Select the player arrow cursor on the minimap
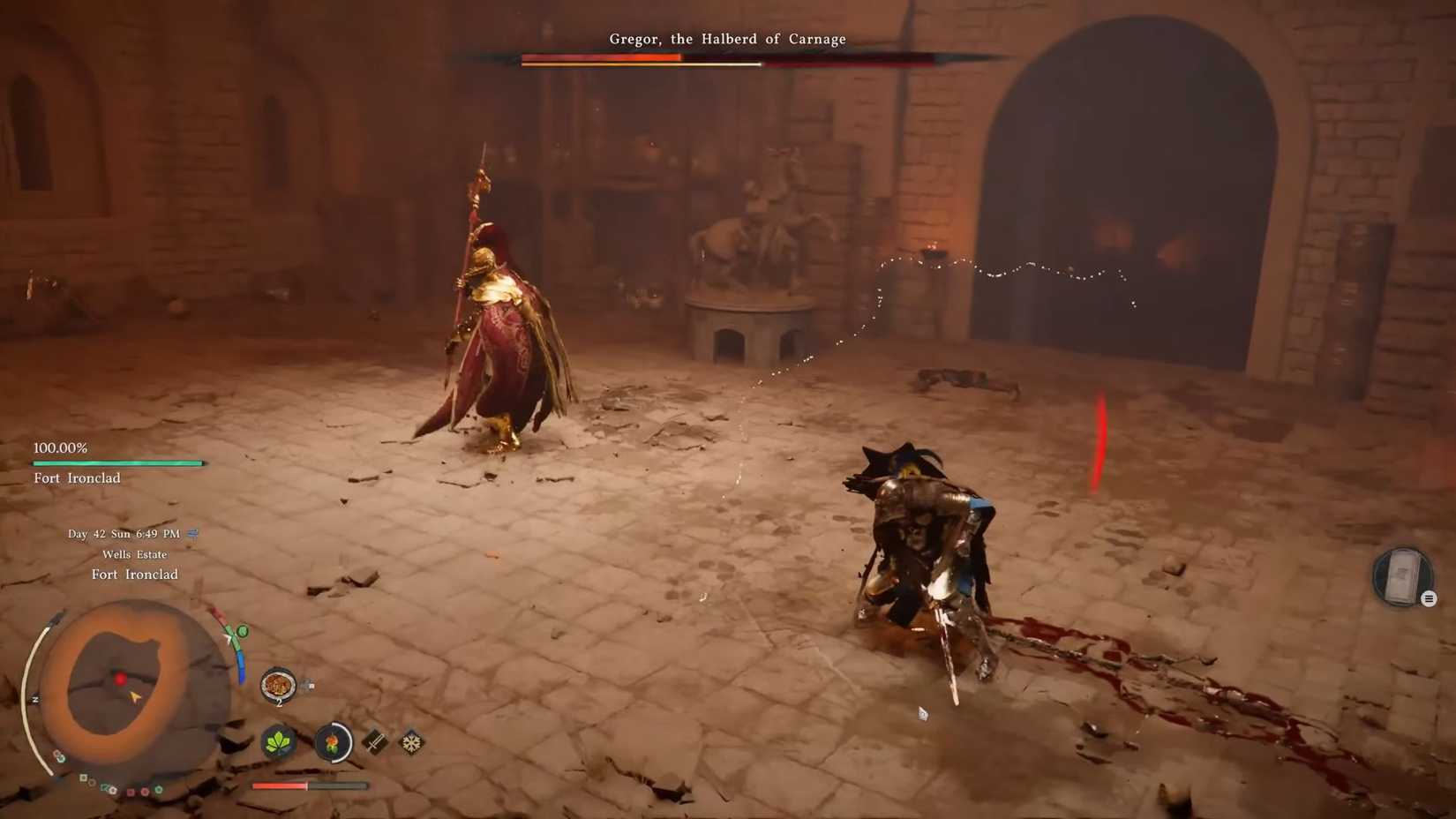This screenshot has width=1456, height=819. tap(135, 696)
